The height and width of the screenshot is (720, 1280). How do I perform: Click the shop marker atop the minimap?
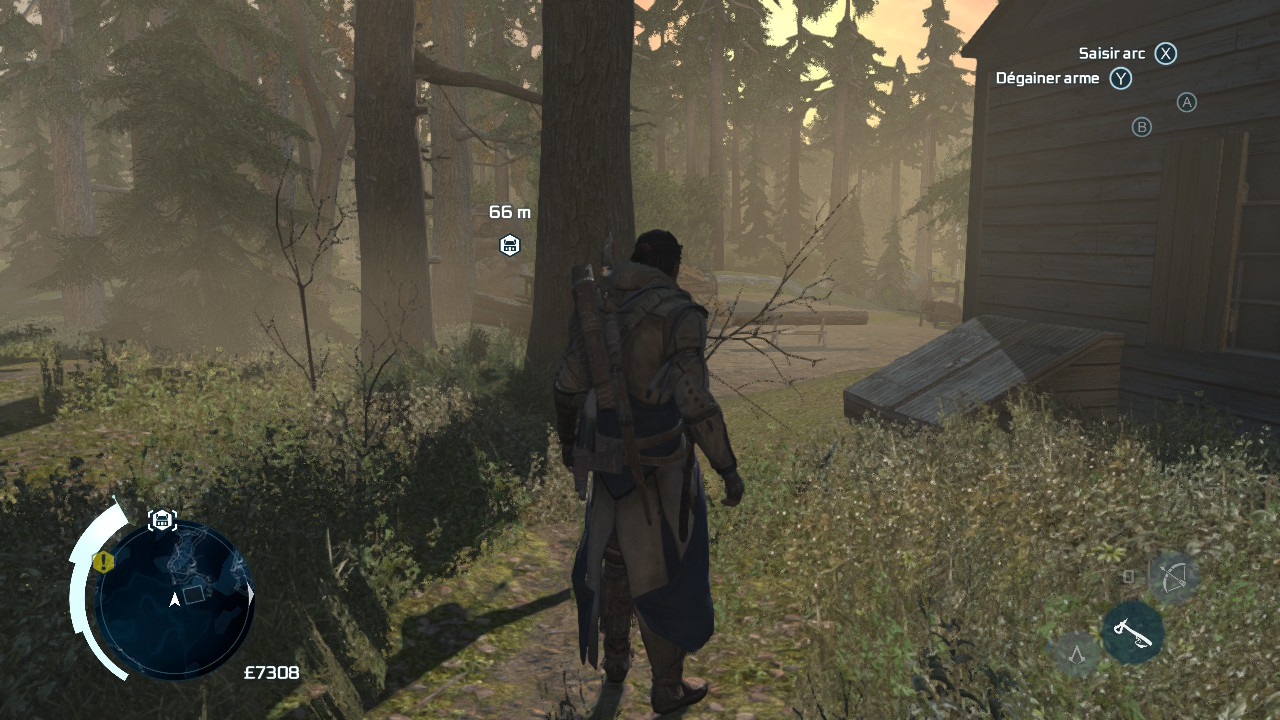pos(162,519)
